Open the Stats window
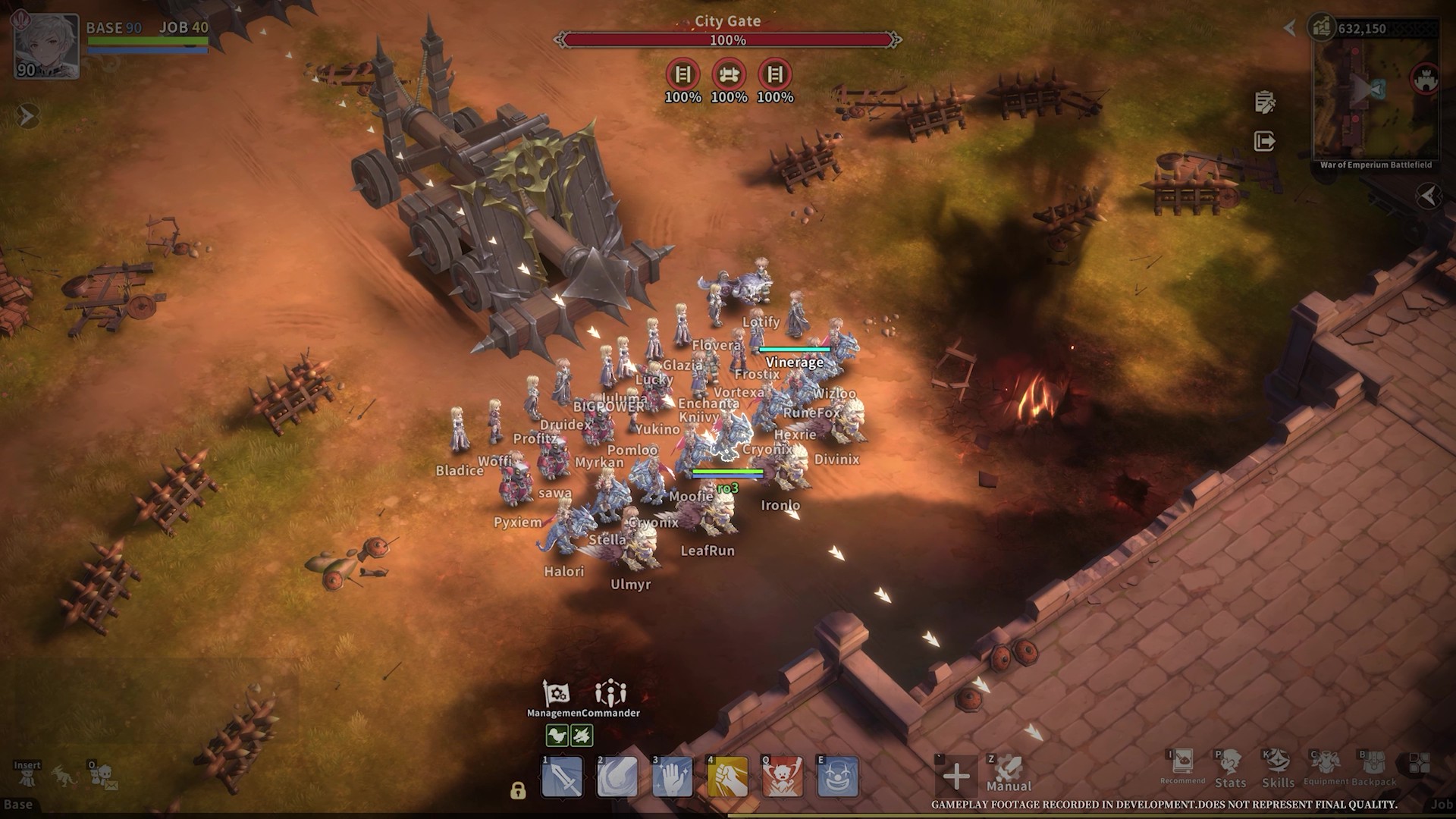This screenshot has width=1456, height=819. click(1230, 767)
